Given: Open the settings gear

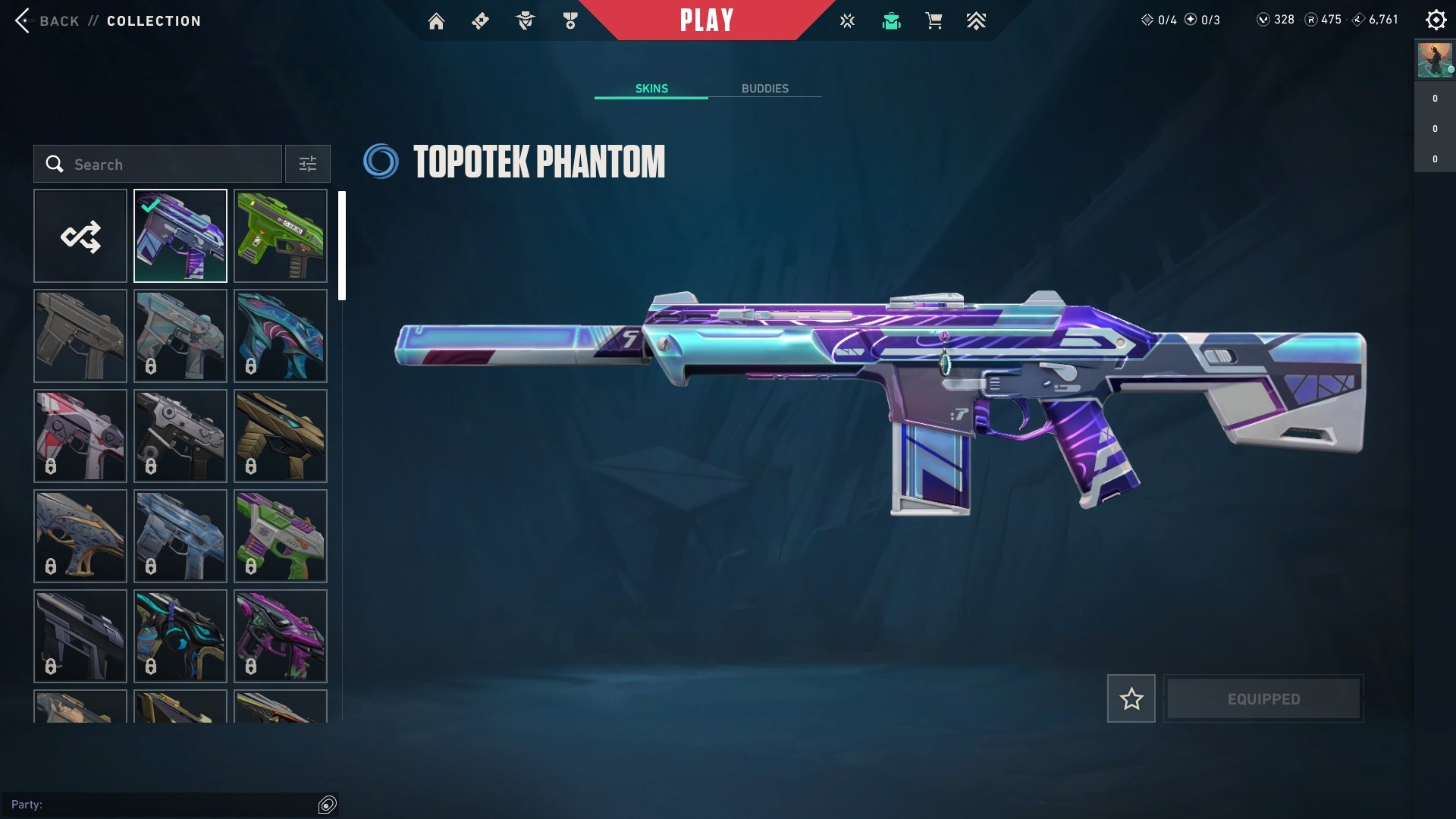Looking at the screenshot, I should [x=1436, y=20].
